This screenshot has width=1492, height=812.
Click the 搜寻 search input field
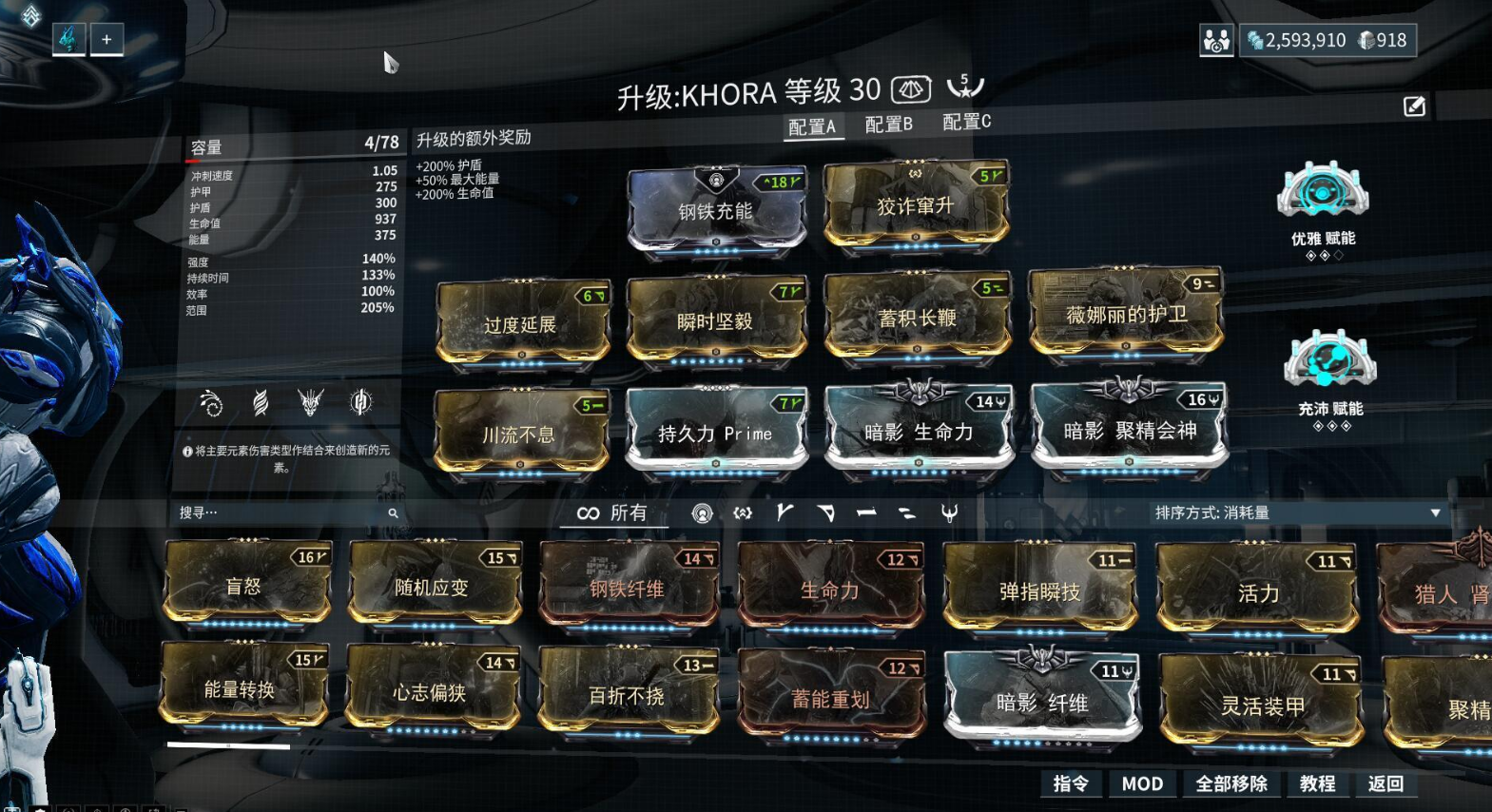tap(285, 512)
